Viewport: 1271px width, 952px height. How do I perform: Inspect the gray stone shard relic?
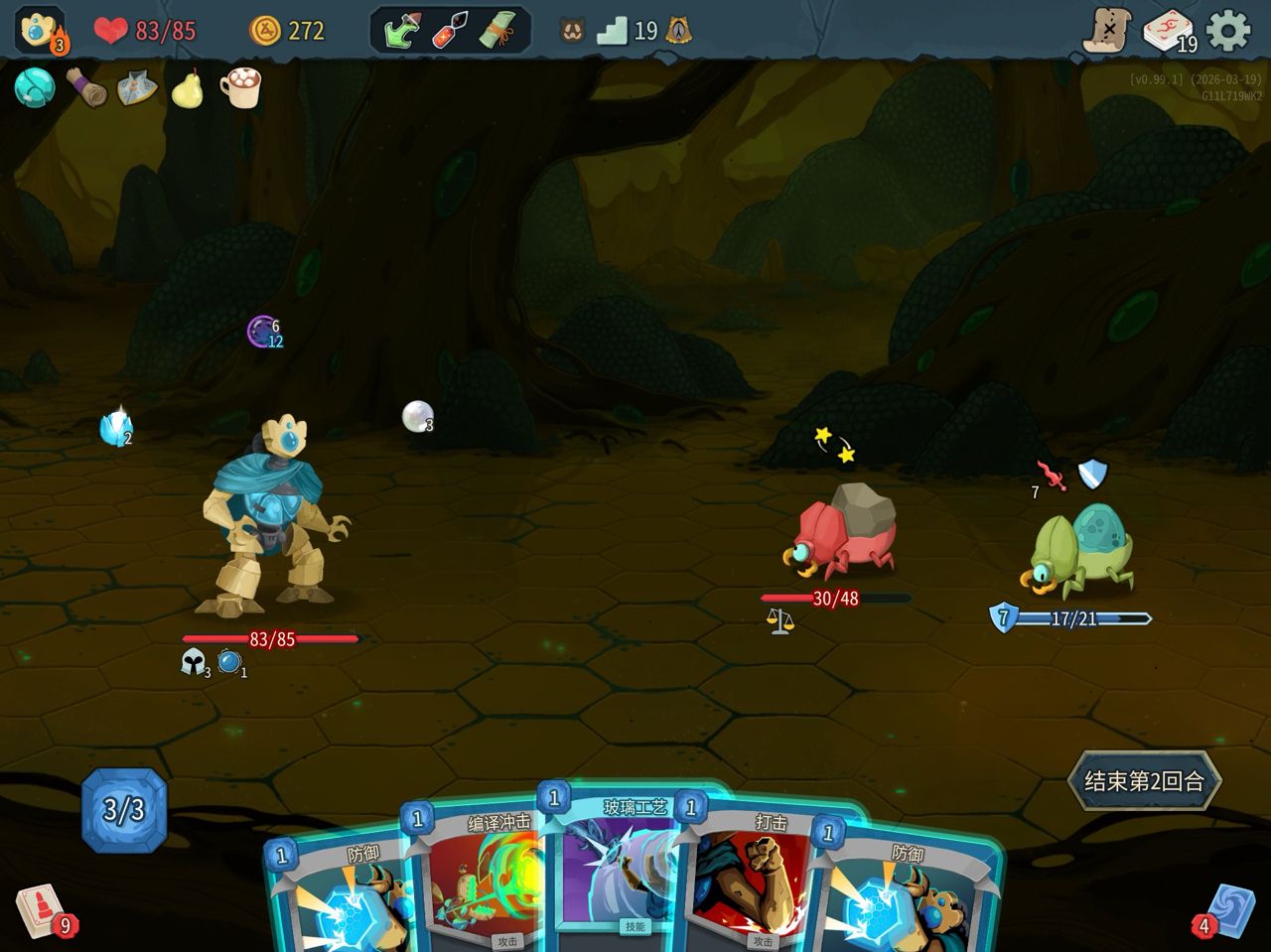[x=136, y=89]
